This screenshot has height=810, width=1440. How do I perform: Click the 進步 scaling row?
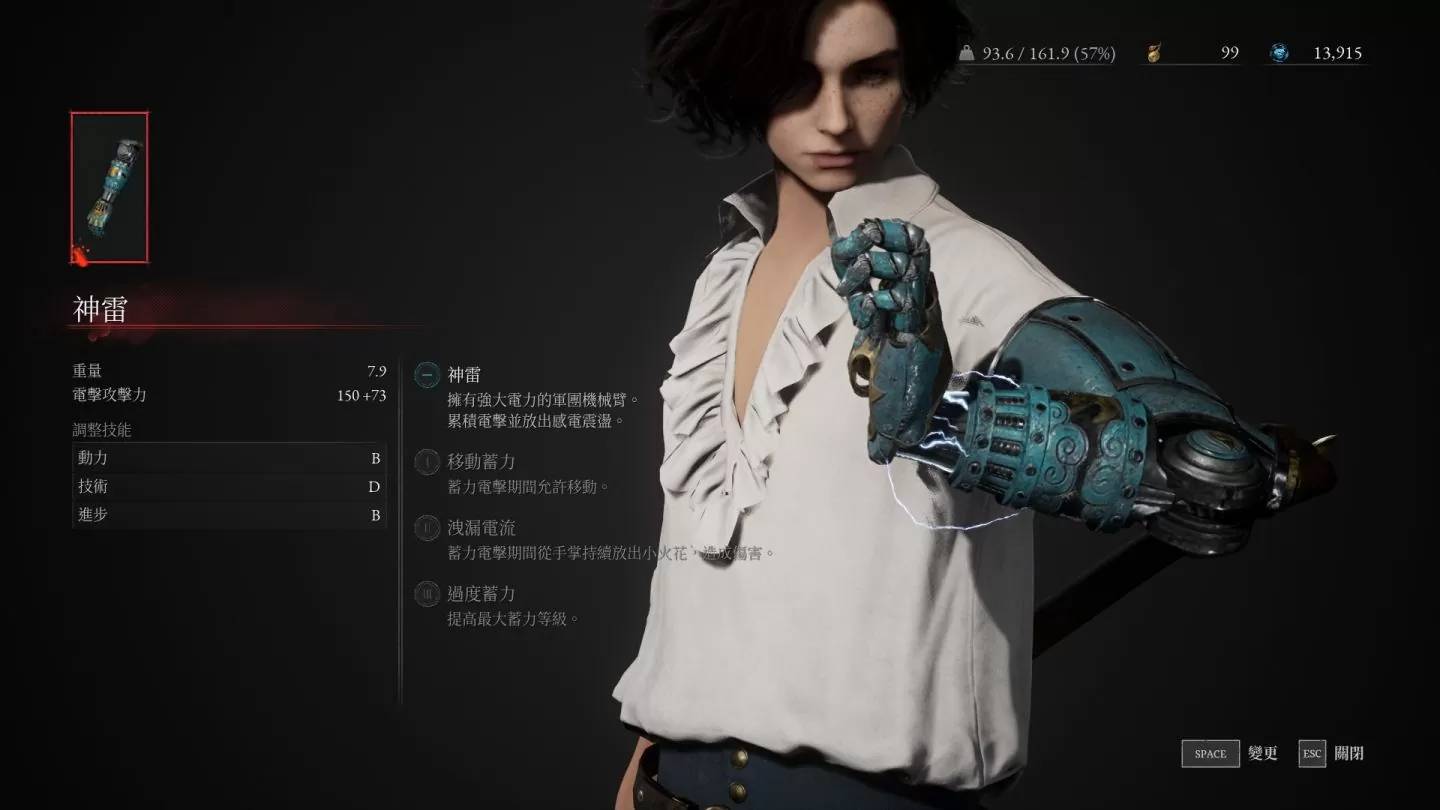point(229,515)
